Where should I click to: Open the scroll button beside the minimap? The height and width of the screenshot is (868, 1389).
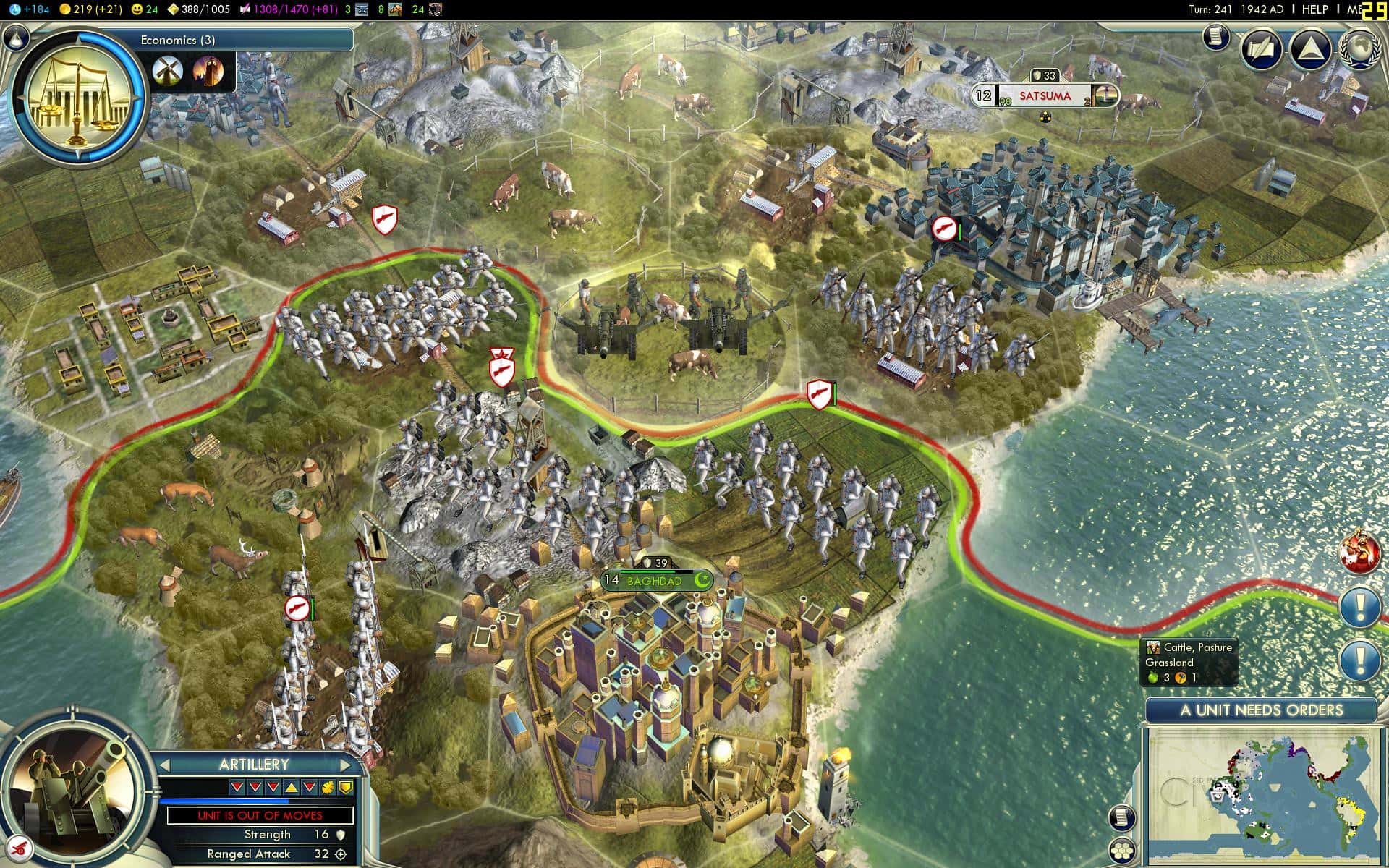click(x=1121, y=817)
